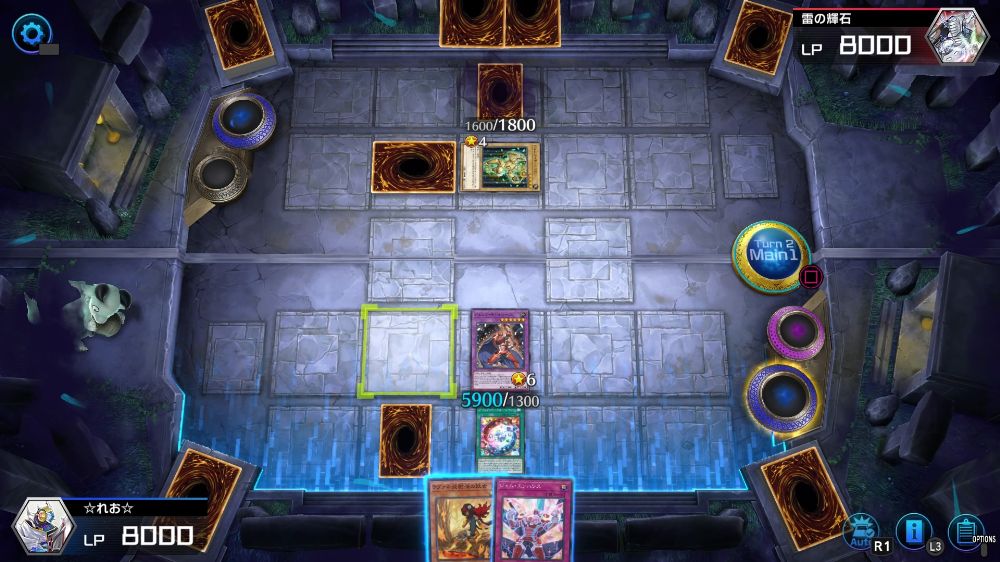Choose the green highlighted empty monster zone
Screen dimensions: 1000x562
(408, 347)
